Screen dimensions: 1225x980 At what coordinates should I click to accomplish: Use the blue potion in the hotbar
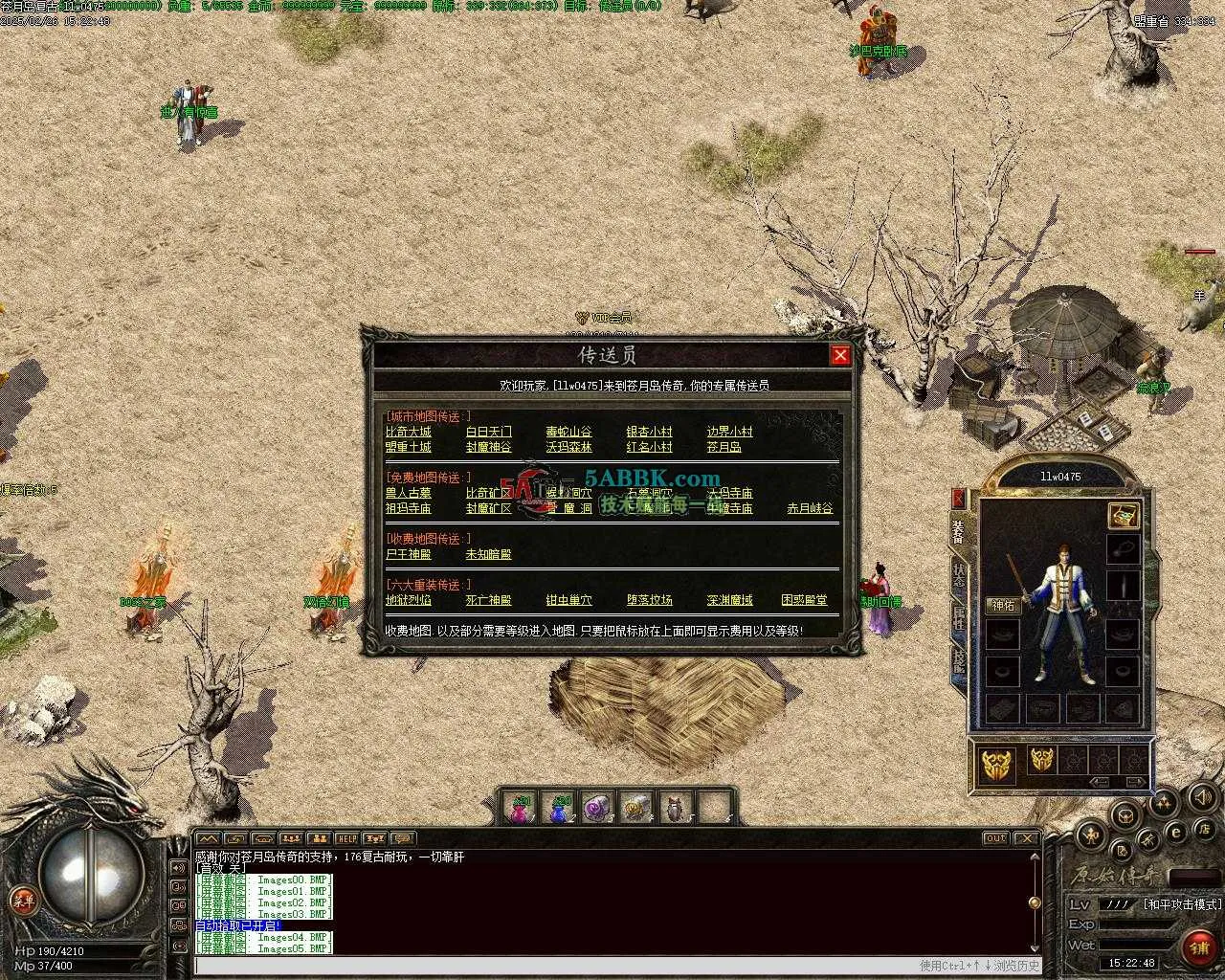(561, 810)
